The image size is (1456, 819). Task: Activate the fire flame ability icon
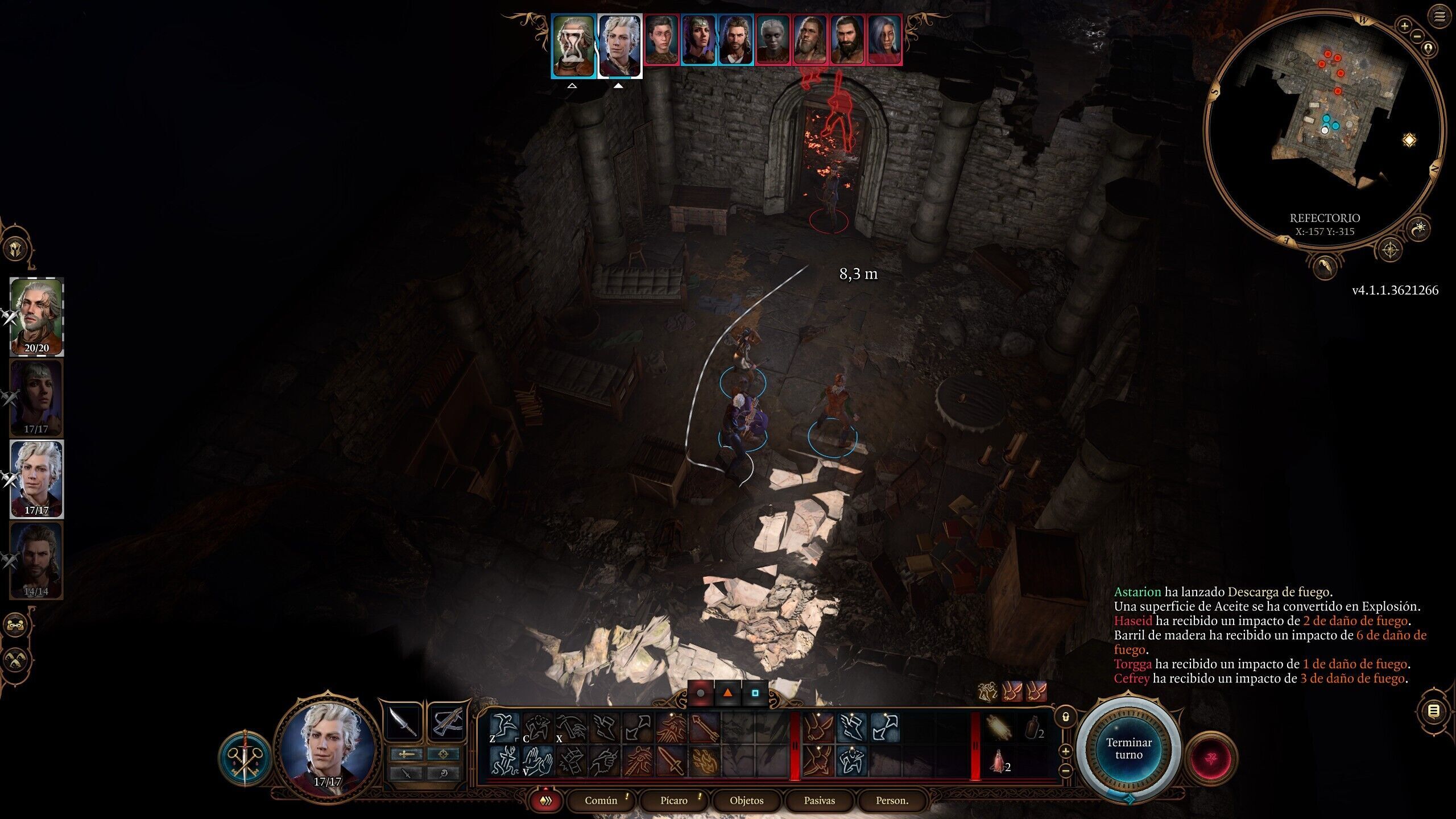704,762
